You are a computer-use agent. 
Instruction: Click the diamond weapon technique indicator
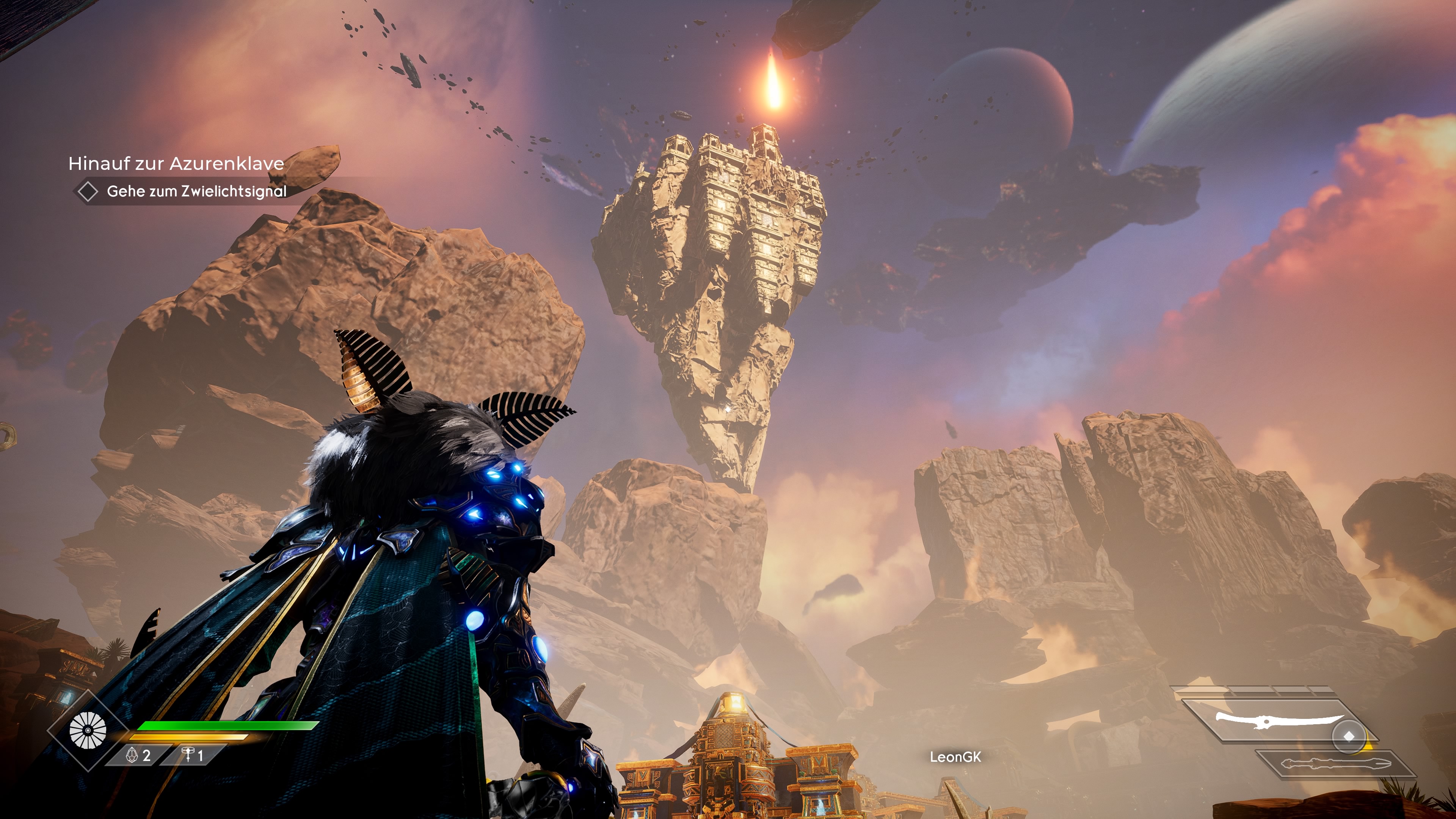(1349, 736)
